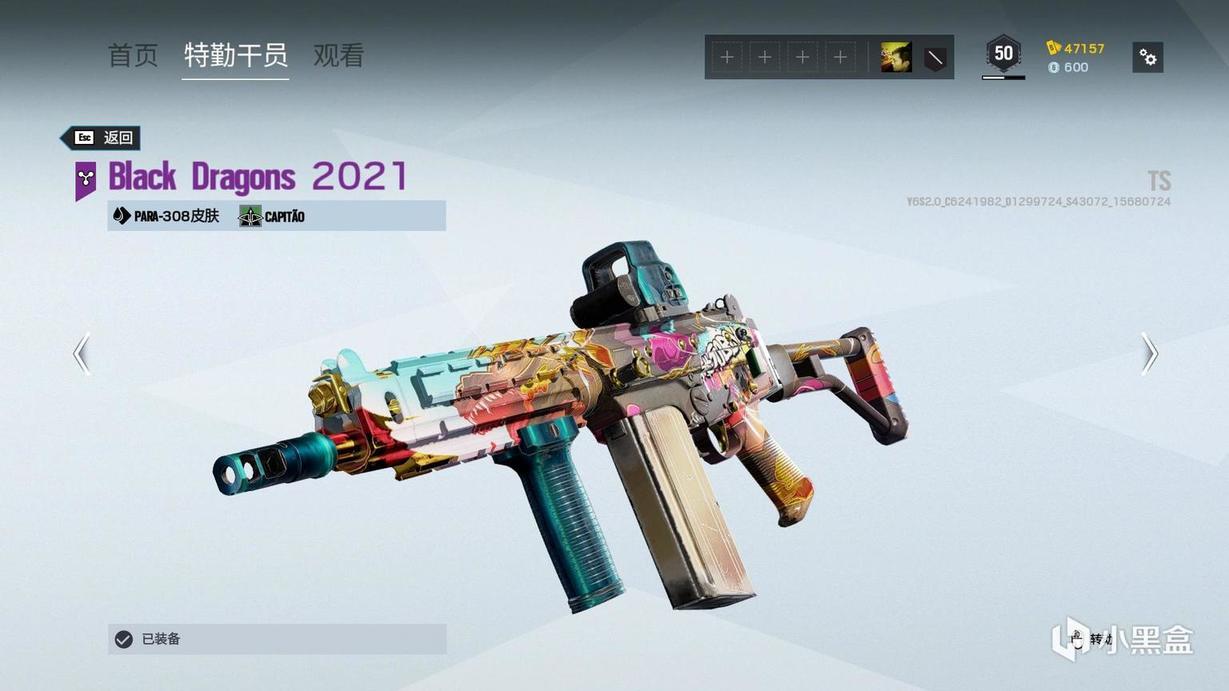Viewport: 1229px width, 691px height.
Task: Open the R6 credits 600 balance
Action: (x=1068, y=68)
